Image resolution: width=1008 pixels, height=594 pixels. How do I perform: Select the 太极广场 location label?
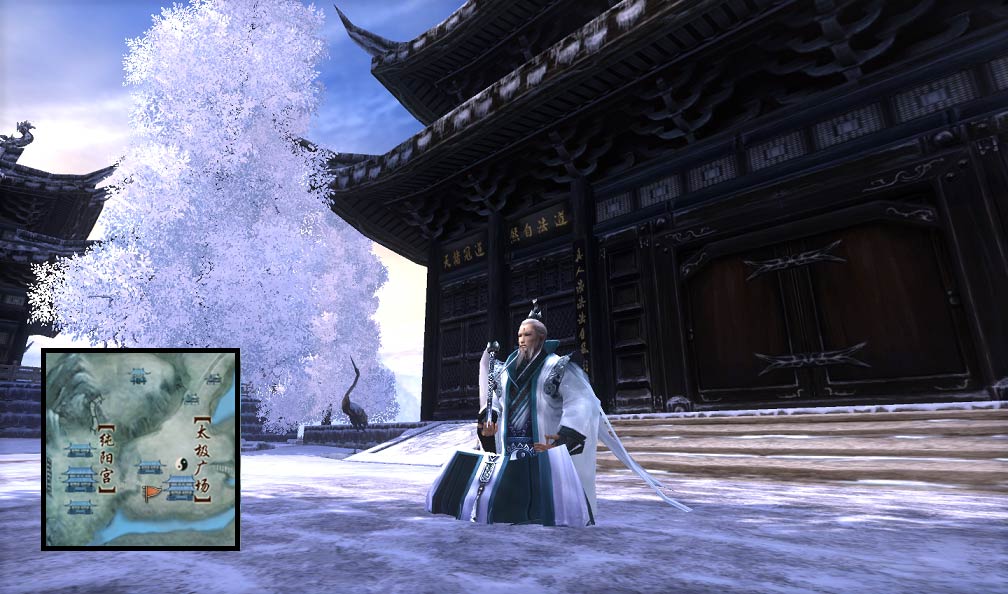tap(203, 459)
